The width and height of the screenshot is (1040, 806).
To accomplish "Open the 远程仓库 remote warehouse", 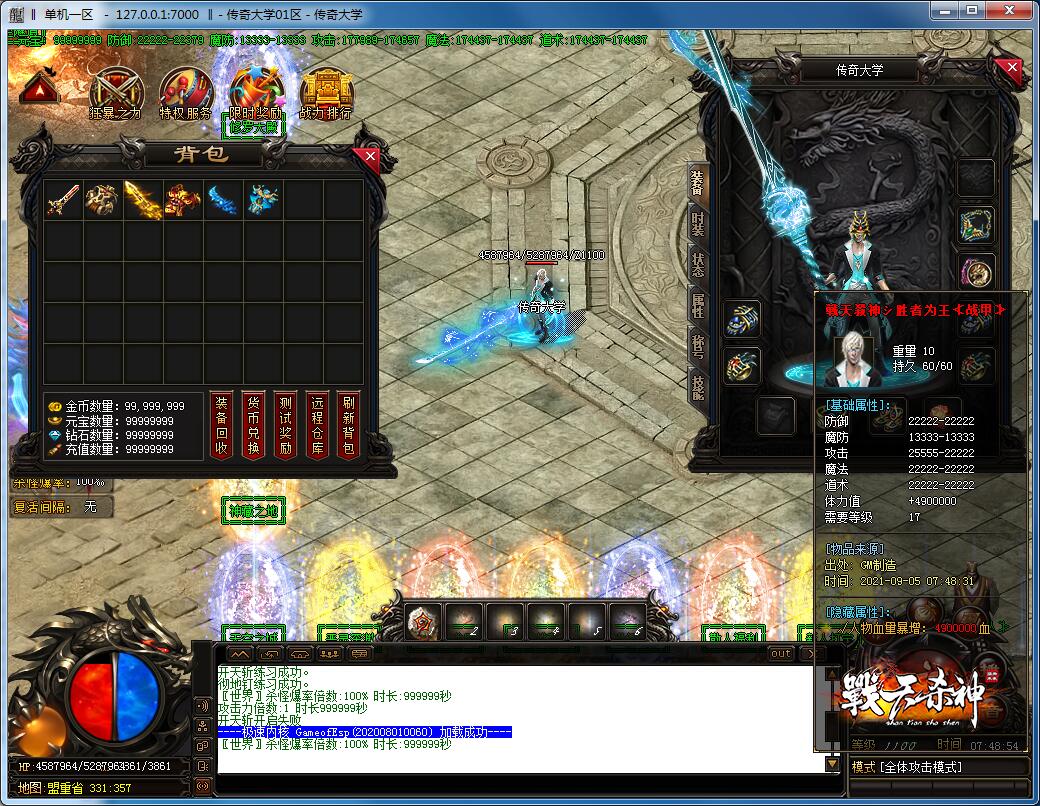I will [x=317, y=424].
